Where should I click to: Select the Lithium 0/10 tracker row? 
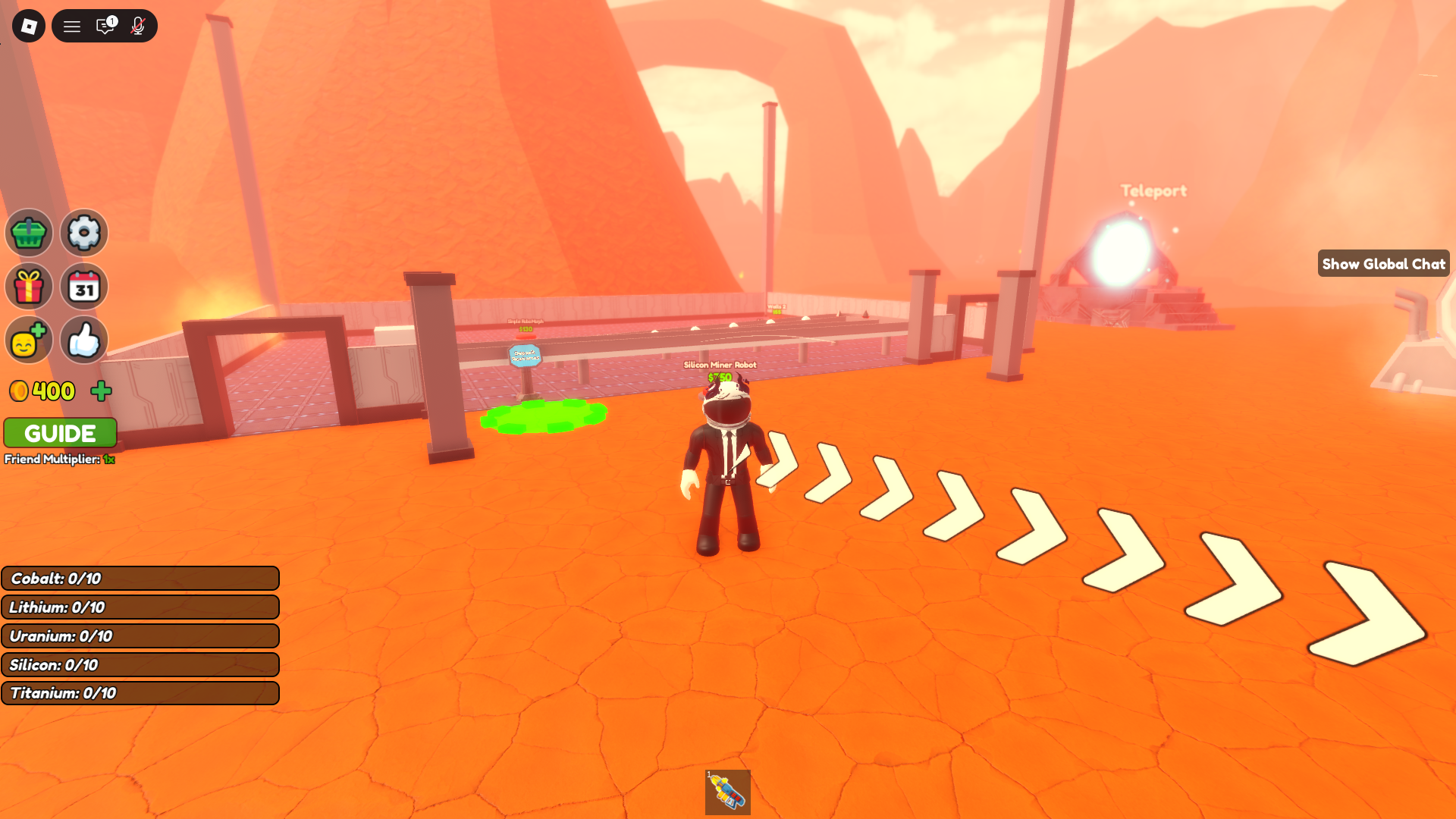140,607
